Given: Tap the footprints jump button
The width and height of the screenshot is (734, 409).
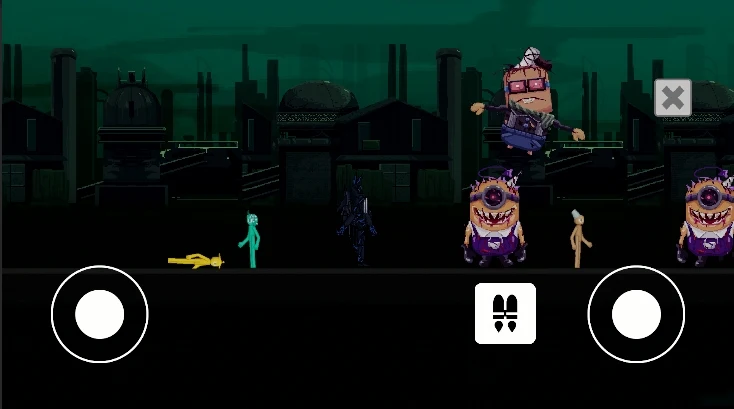Looking at the screenshot, I should (505, 313).
